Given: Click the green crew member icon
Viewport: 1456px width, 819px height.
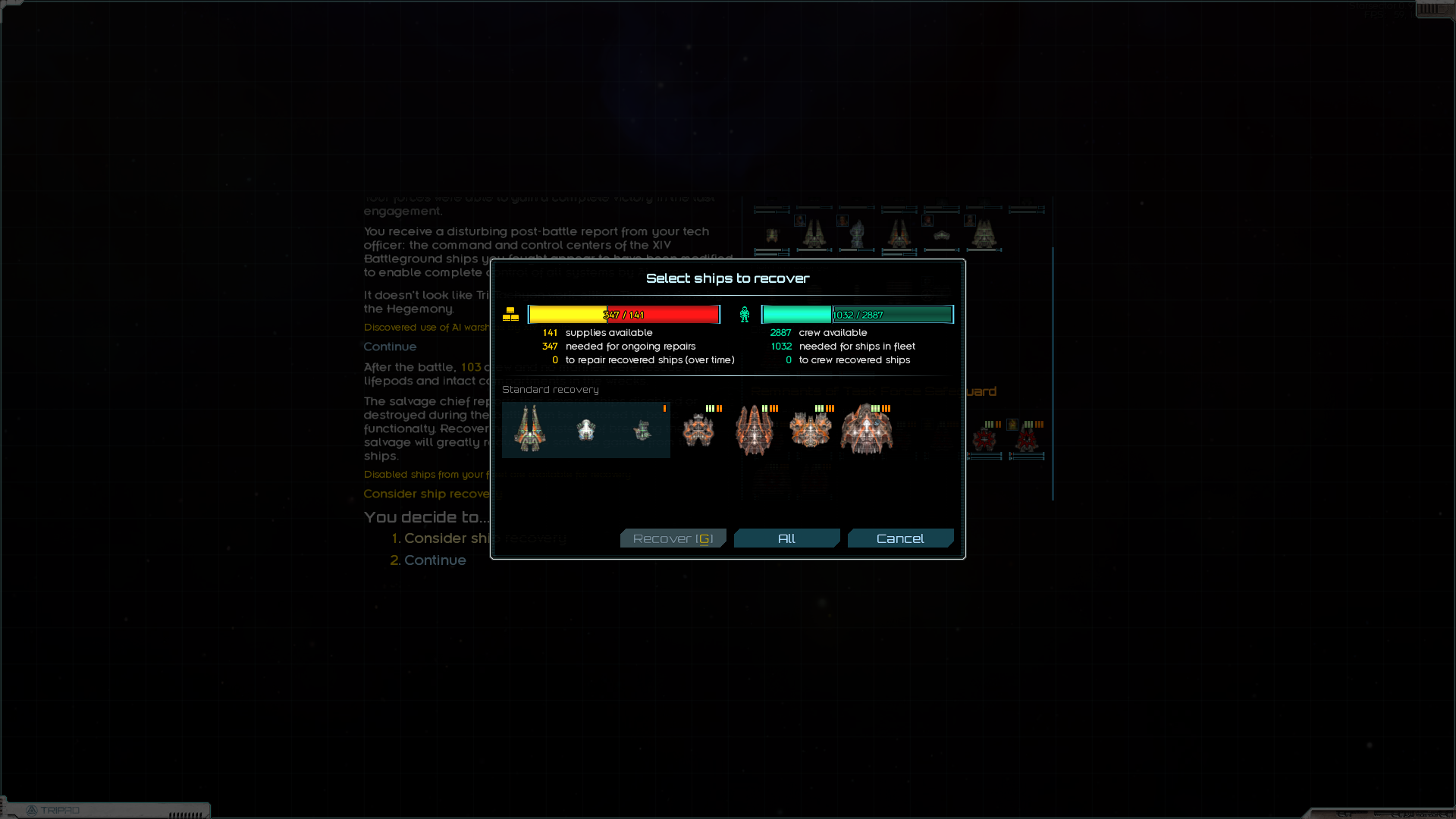Looking at the screenshot, I should coord(745,313).
